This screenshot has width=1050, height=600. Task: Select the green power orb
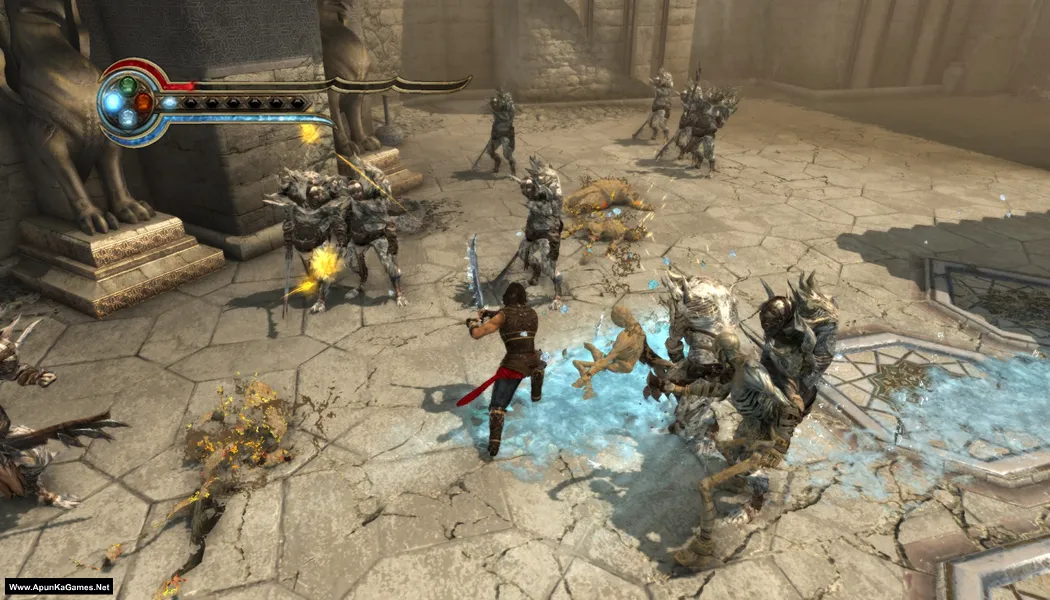pyautogui.click(x=128, y=86)
